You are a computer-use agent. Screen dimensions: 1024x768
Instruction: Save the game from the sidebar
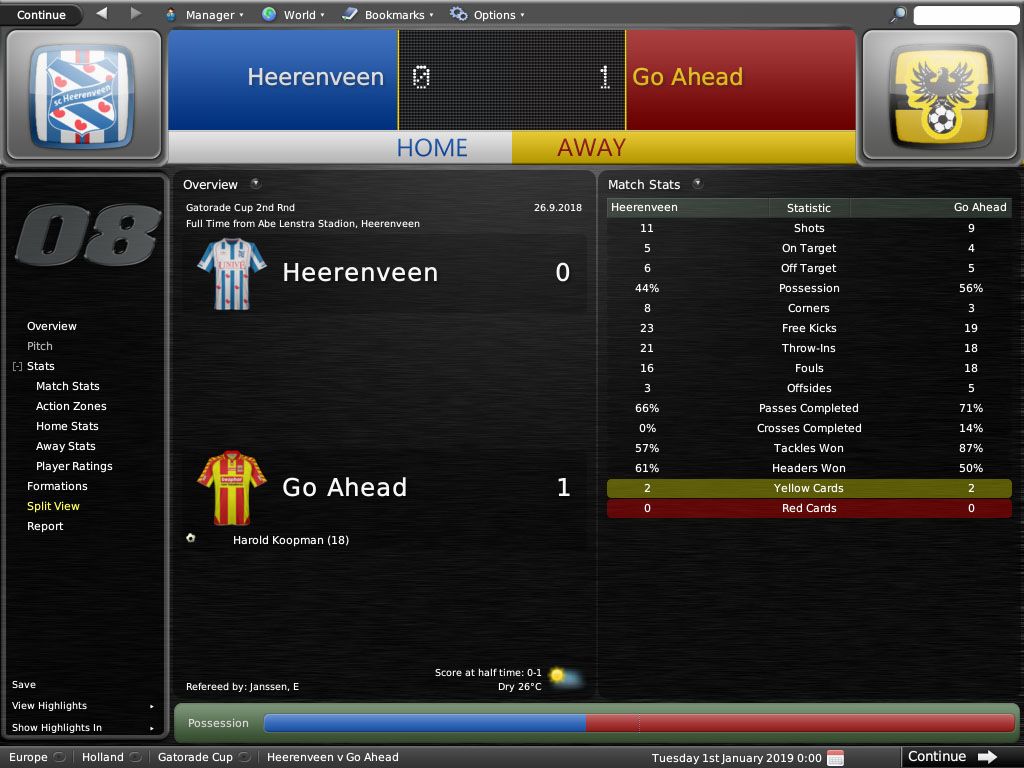click(x=24, y=685)
